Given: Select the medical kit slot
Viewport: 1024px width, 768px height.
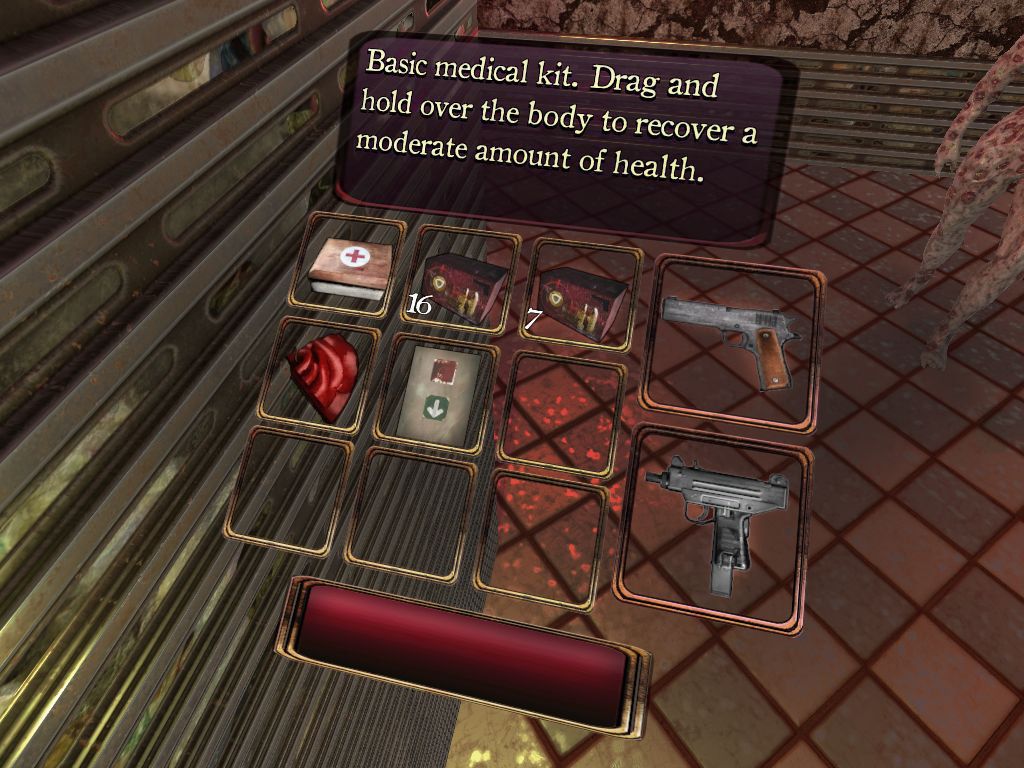Looking at the screenshot, I should (x=347, y=267).
